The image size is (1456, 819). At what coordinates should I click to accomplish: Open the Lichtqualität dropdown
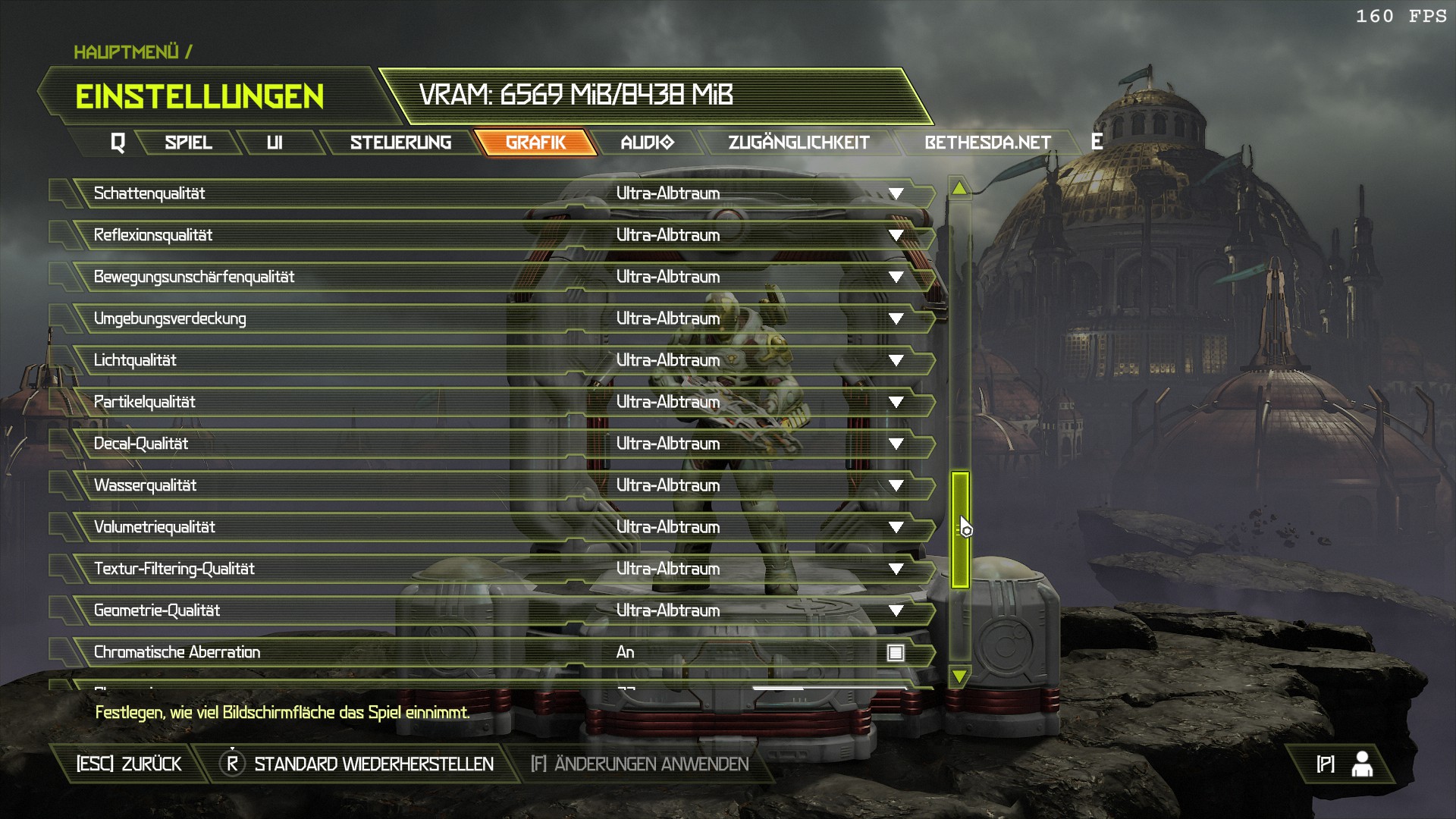point(896,361)
